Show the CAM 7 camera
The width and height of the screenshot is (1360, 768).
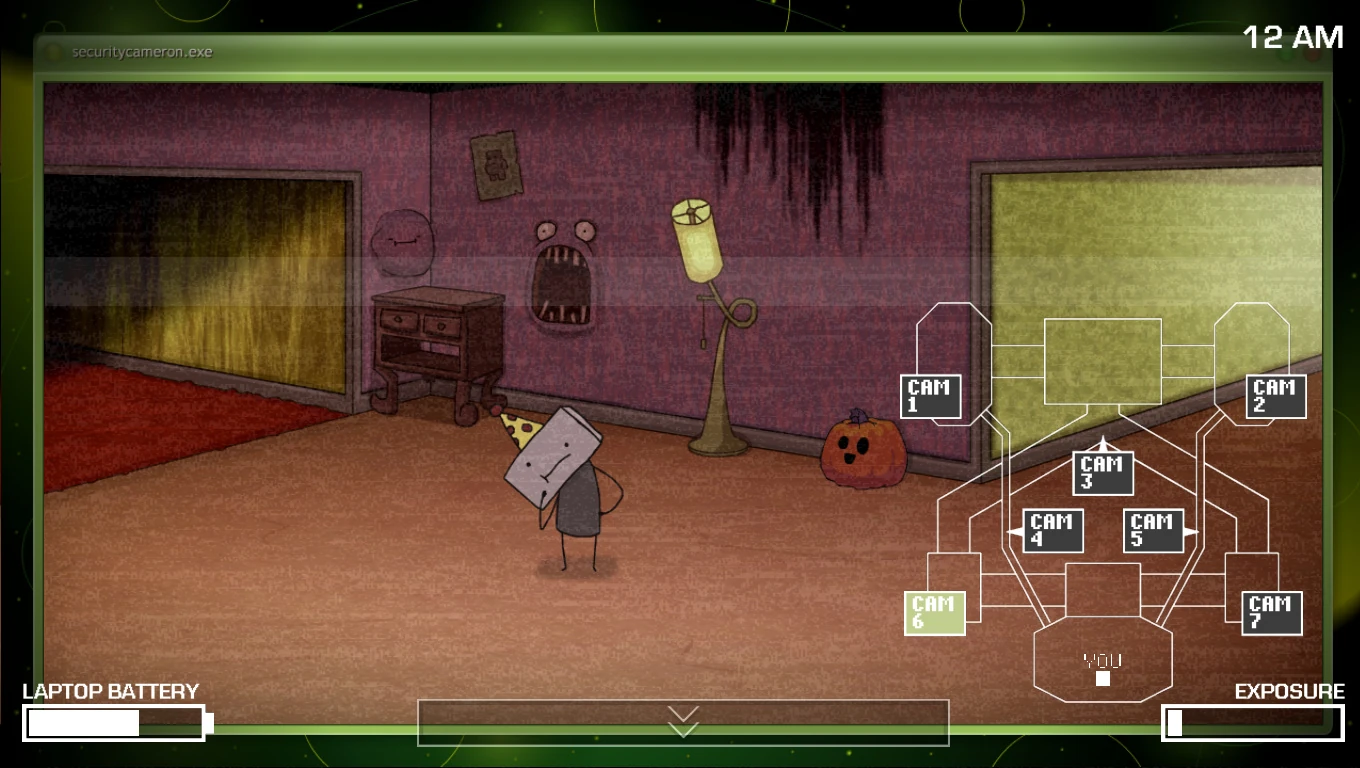[1272, 613]
